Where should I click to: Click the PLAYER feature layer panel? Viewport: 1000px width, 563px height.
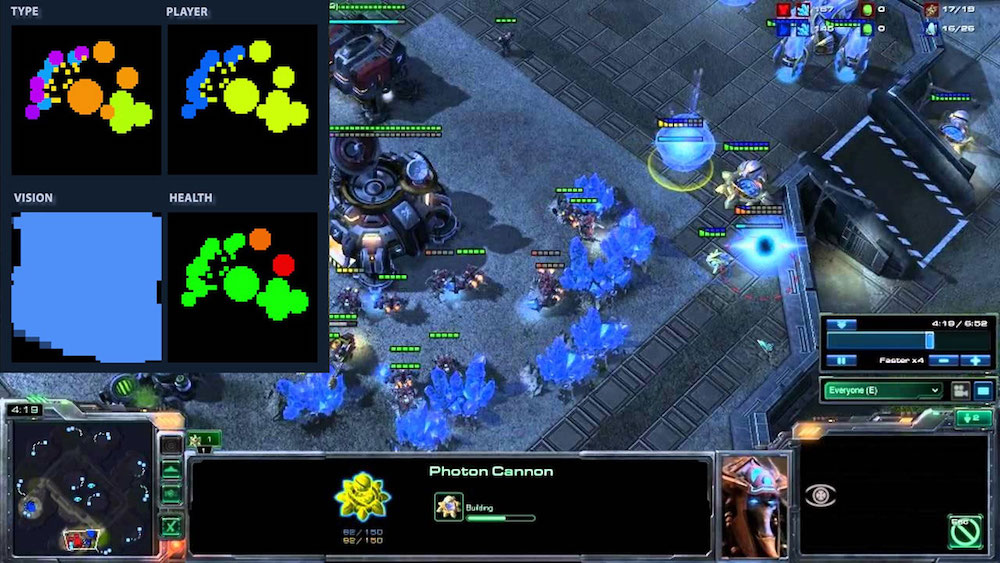[x=242, y=99]
